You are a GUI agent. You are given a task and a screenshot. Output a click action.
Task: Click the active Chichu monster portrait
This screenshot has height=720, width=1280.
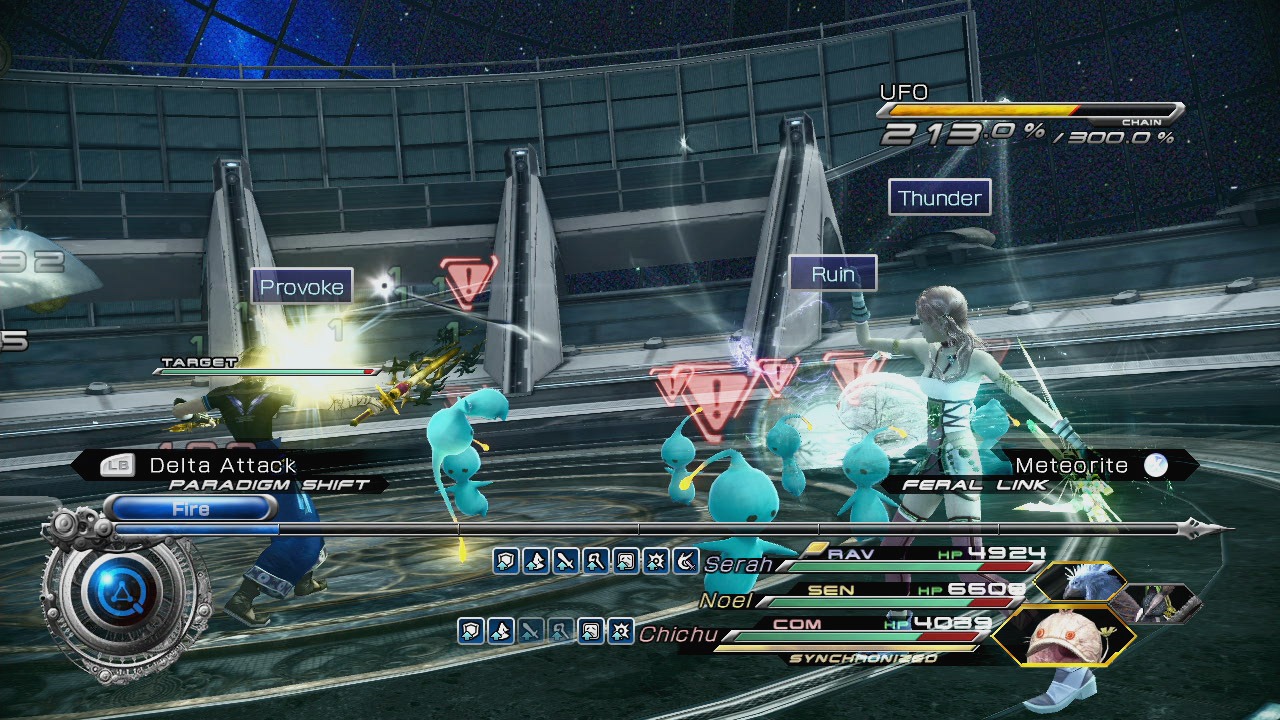click(x=1064, y=635)
